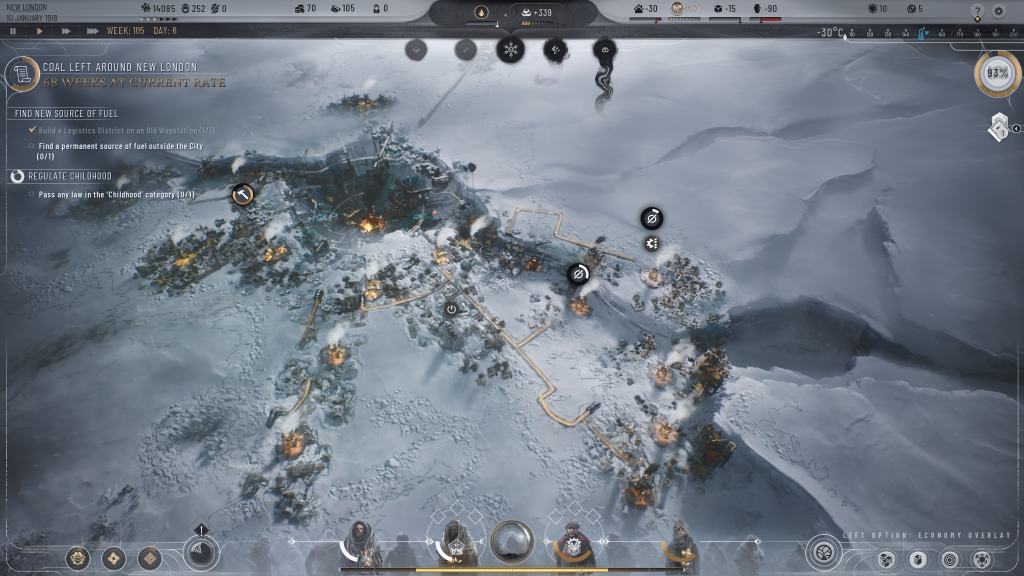Click the hammer construction marker on the city
Screen dimensions: 1024x576
[243, 194]
